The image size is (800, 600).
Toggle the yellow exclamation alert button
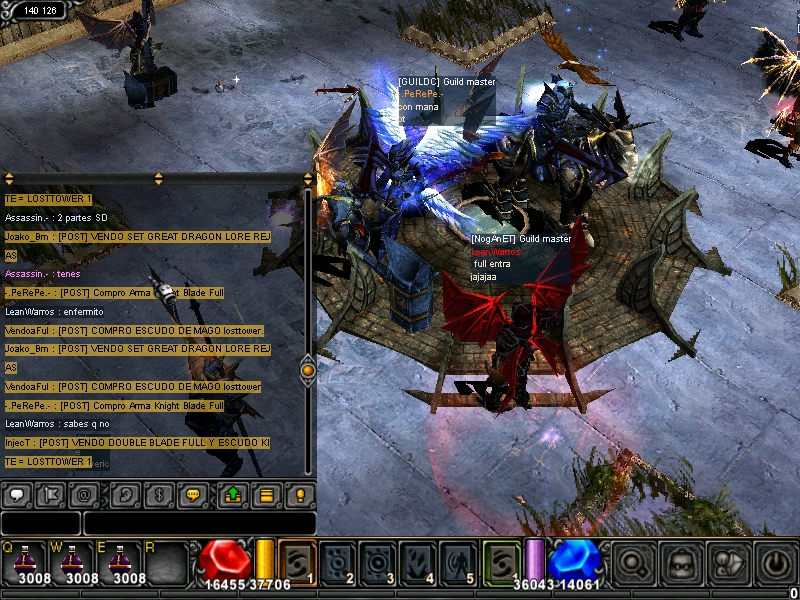299,494
